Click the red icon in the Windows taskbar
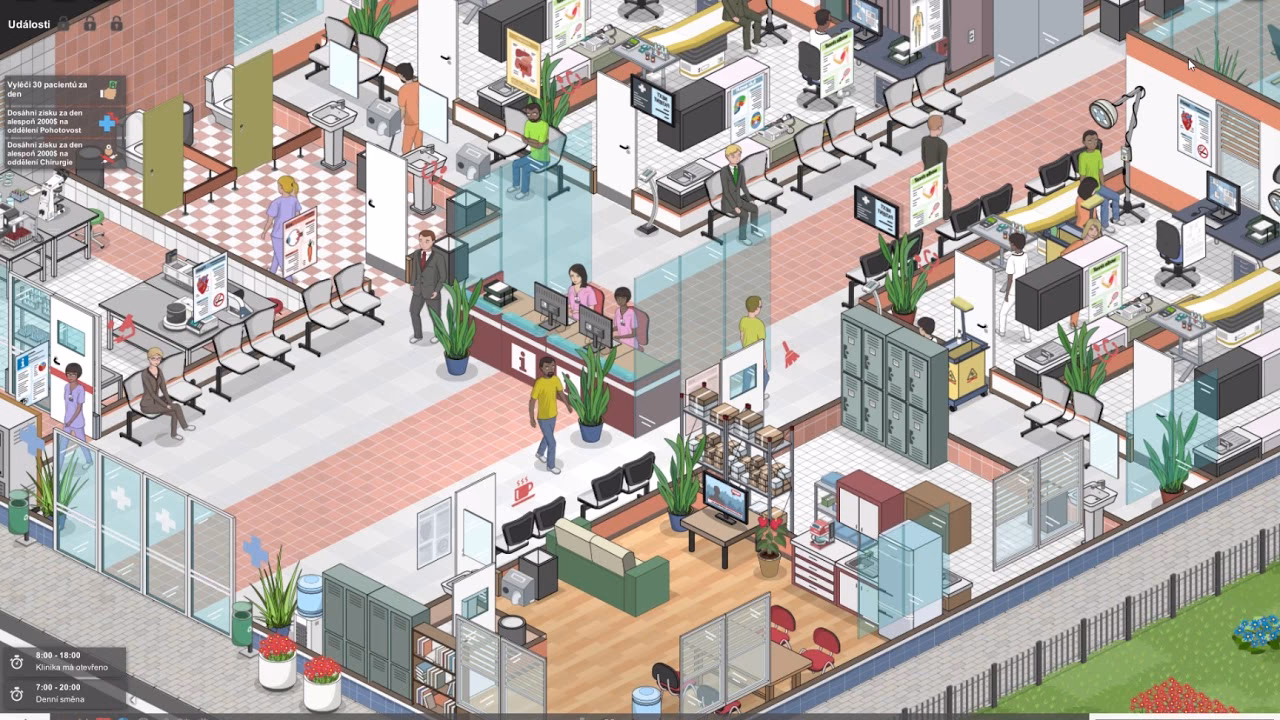 pos(103,718)
